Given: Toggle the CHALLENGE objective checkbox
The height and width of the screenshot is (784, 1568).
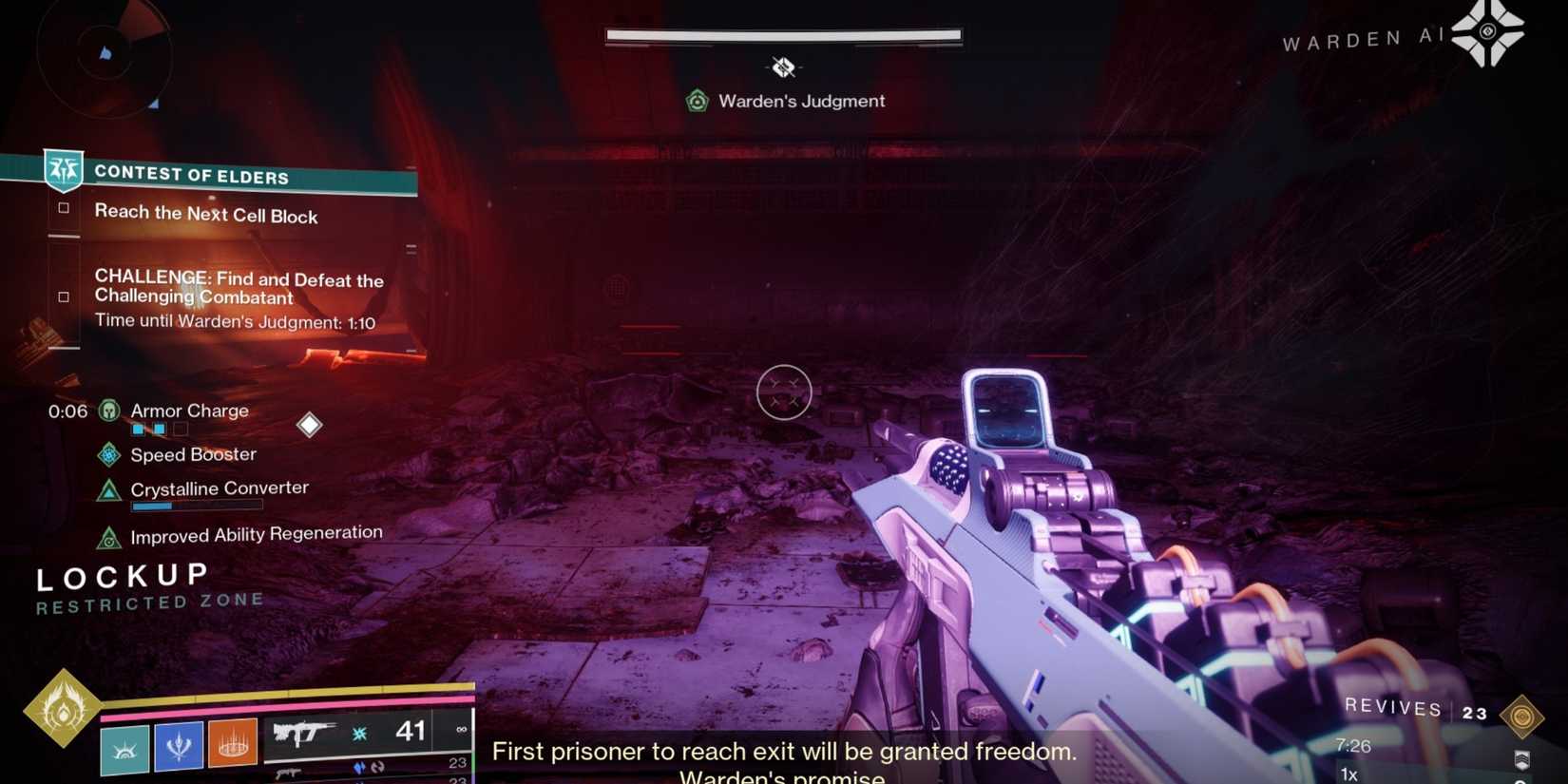Looking at the screenshot, I should (x=62, y=296).
